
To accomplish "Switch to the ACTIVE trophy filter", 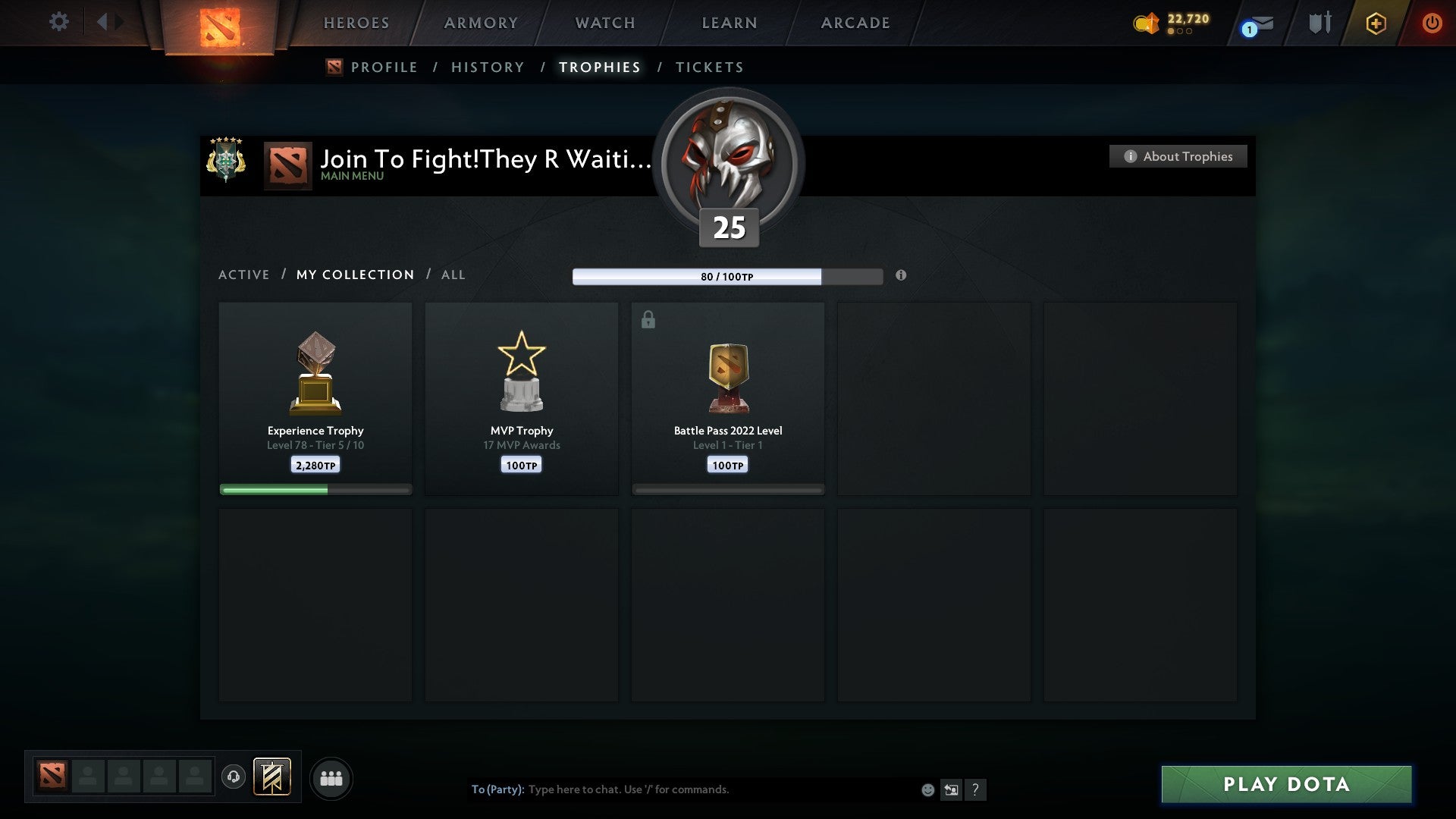I will (x=244, y=275).
